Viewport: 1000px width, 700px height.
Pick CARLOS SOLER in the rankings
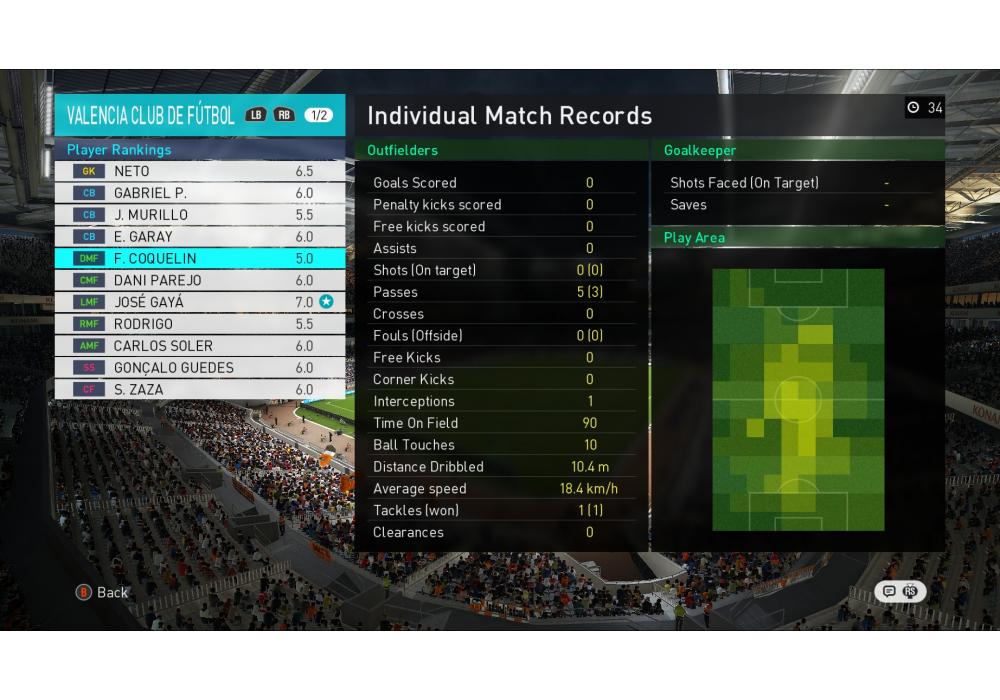(199, 346)
